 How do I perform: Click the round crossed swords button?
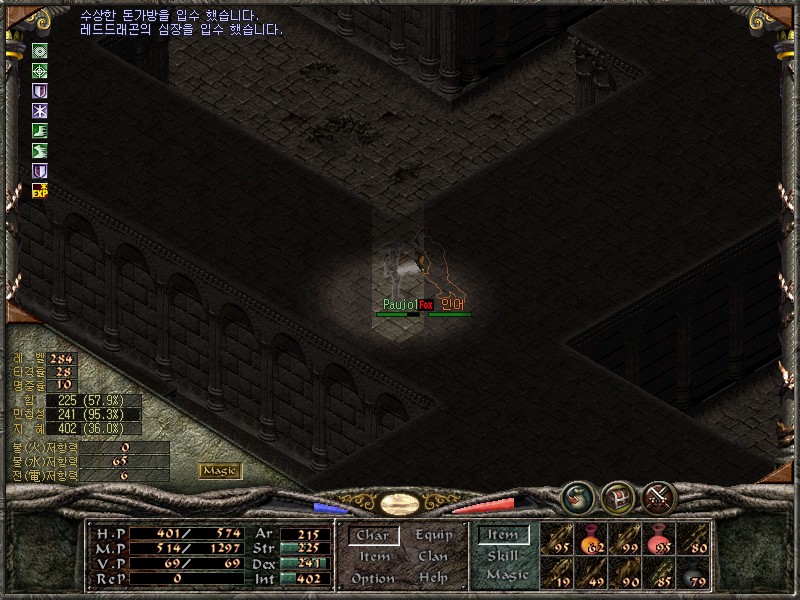tap(658, 497)
